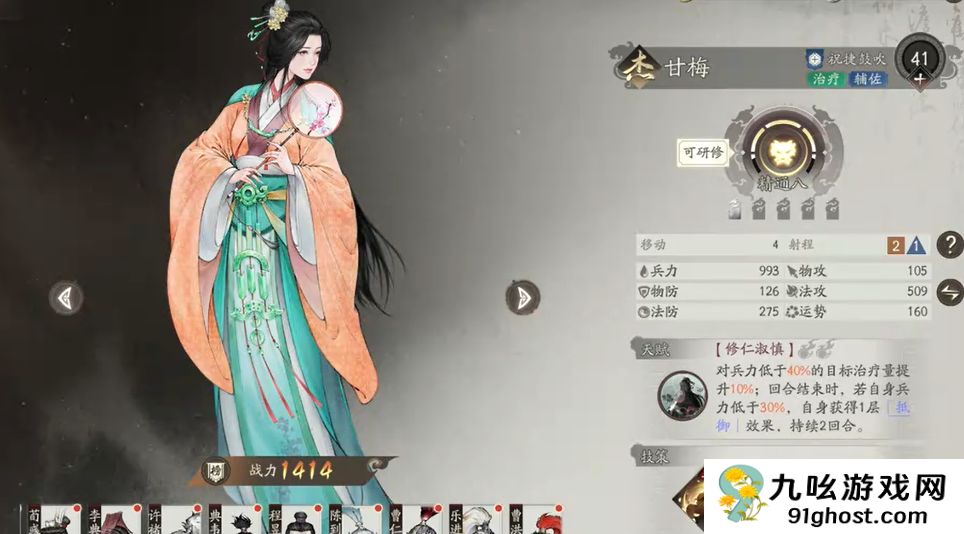Open the question mark help button
The image size is (964, 534).
[x=949, y=243]
